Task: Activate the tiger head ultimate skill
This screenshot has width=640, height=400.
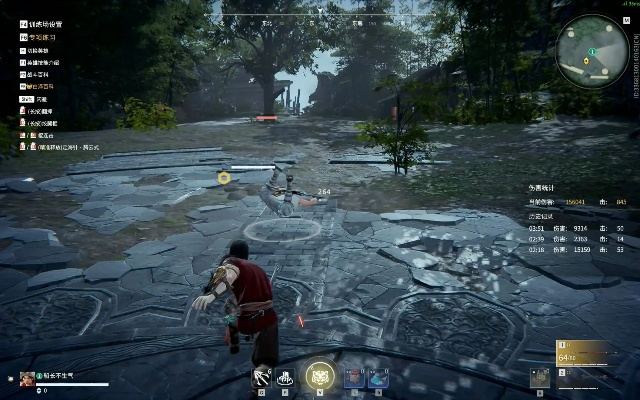Action: pos(320,373)
